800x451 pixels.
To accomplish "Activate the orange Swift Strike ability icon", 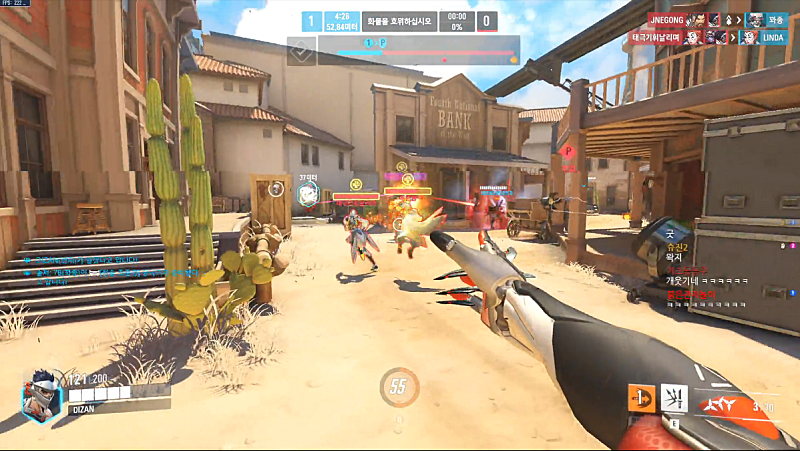I will coord(642,398).
